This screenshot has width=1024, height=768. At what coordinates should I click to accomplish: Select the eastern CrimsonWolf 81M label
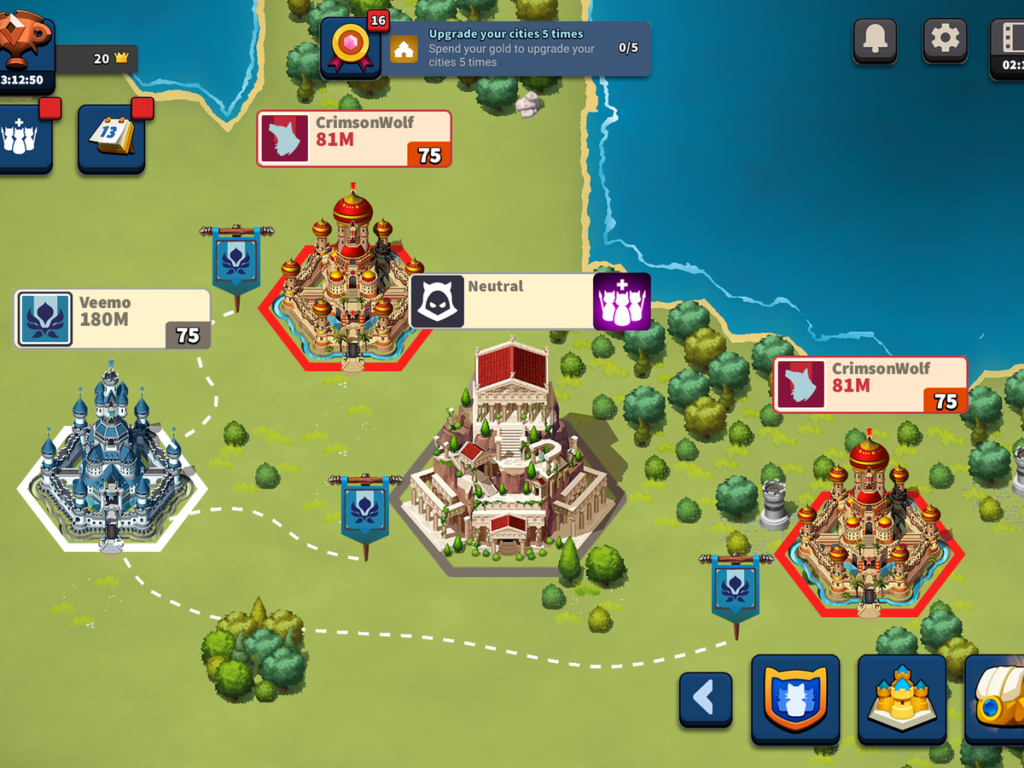(870, 385)
